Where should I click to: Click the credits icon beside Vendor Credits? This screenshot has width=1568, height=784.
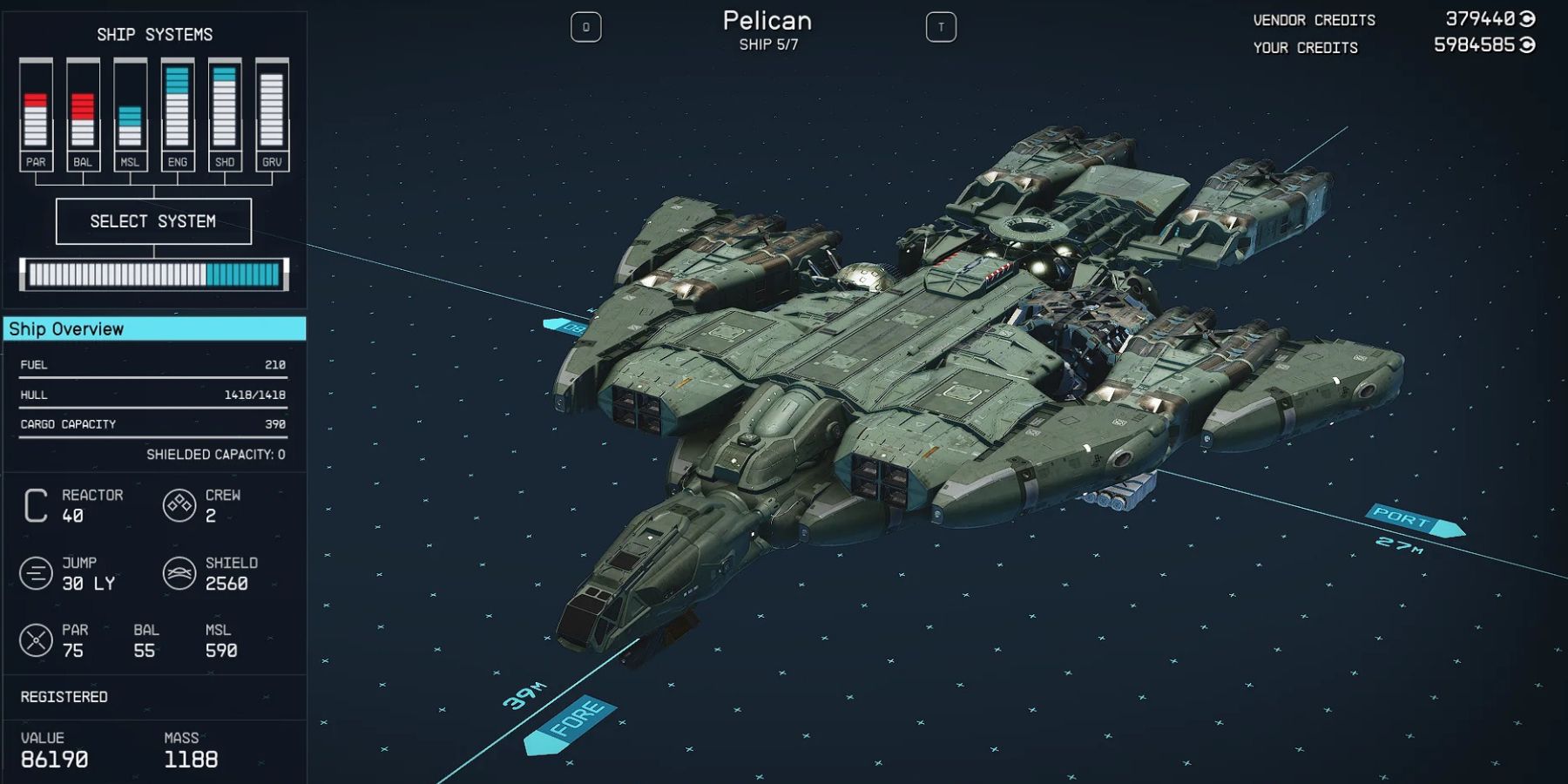pos(1527,19)
